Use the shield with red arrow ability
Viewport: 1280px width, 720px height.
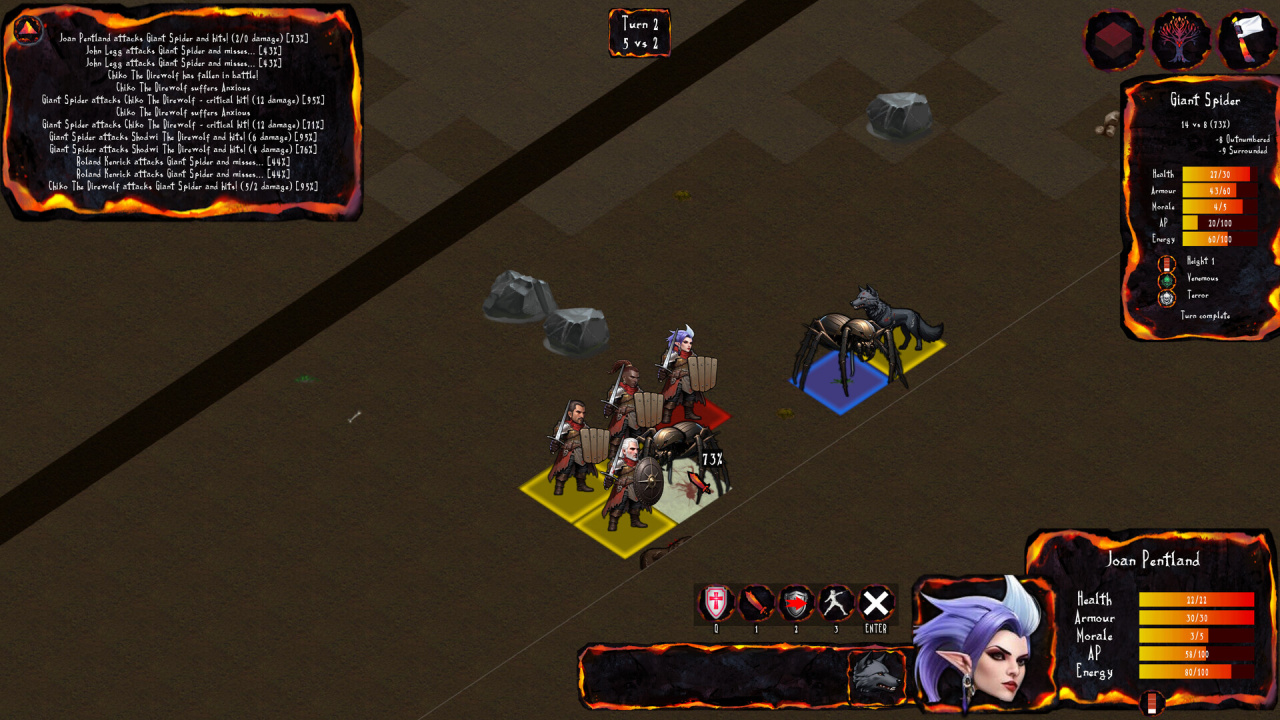pyautogui.click(x=796, y=603)
